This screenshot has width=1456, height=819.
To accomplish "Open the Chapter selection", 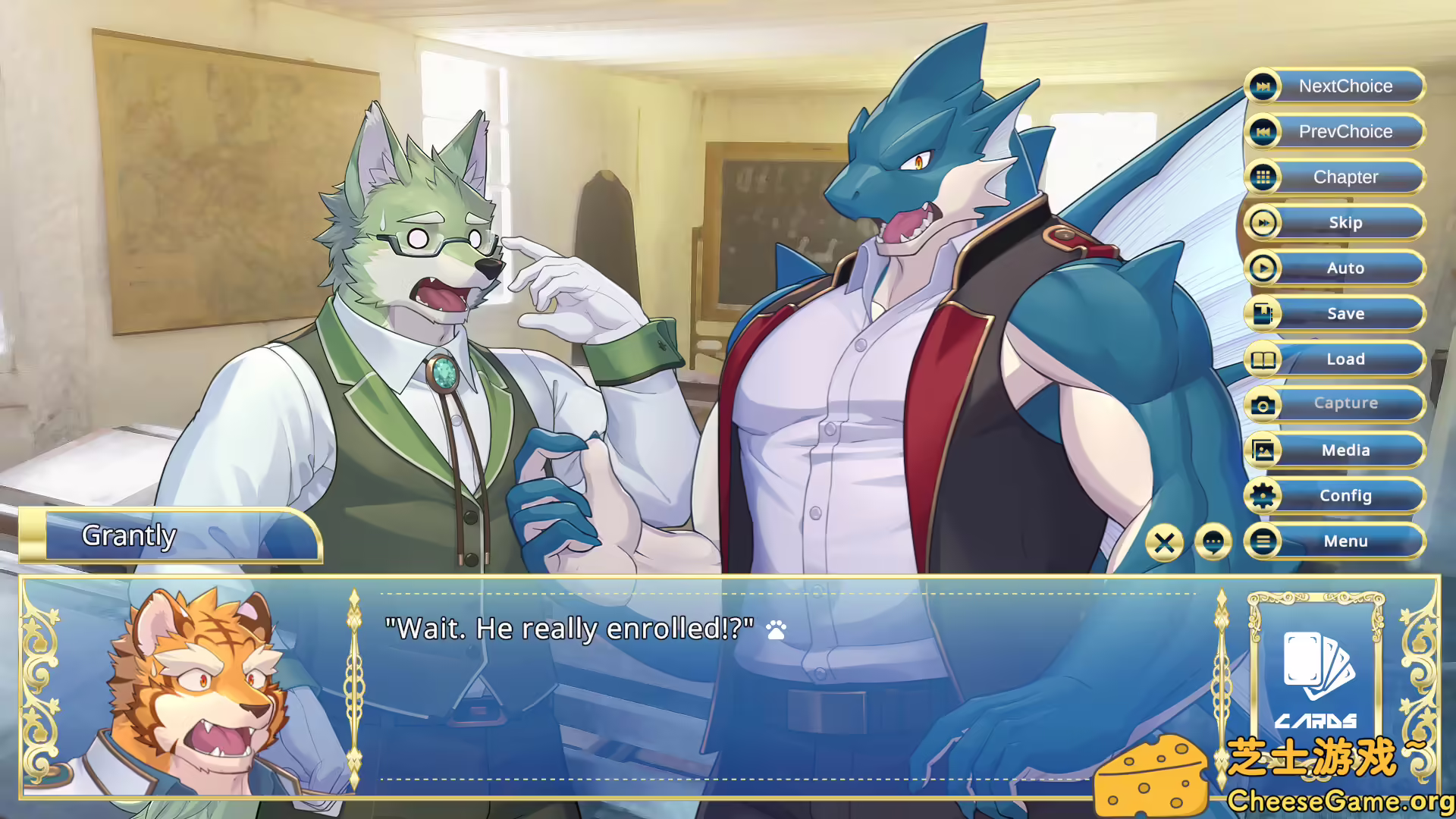I will tap(1335, 177).
